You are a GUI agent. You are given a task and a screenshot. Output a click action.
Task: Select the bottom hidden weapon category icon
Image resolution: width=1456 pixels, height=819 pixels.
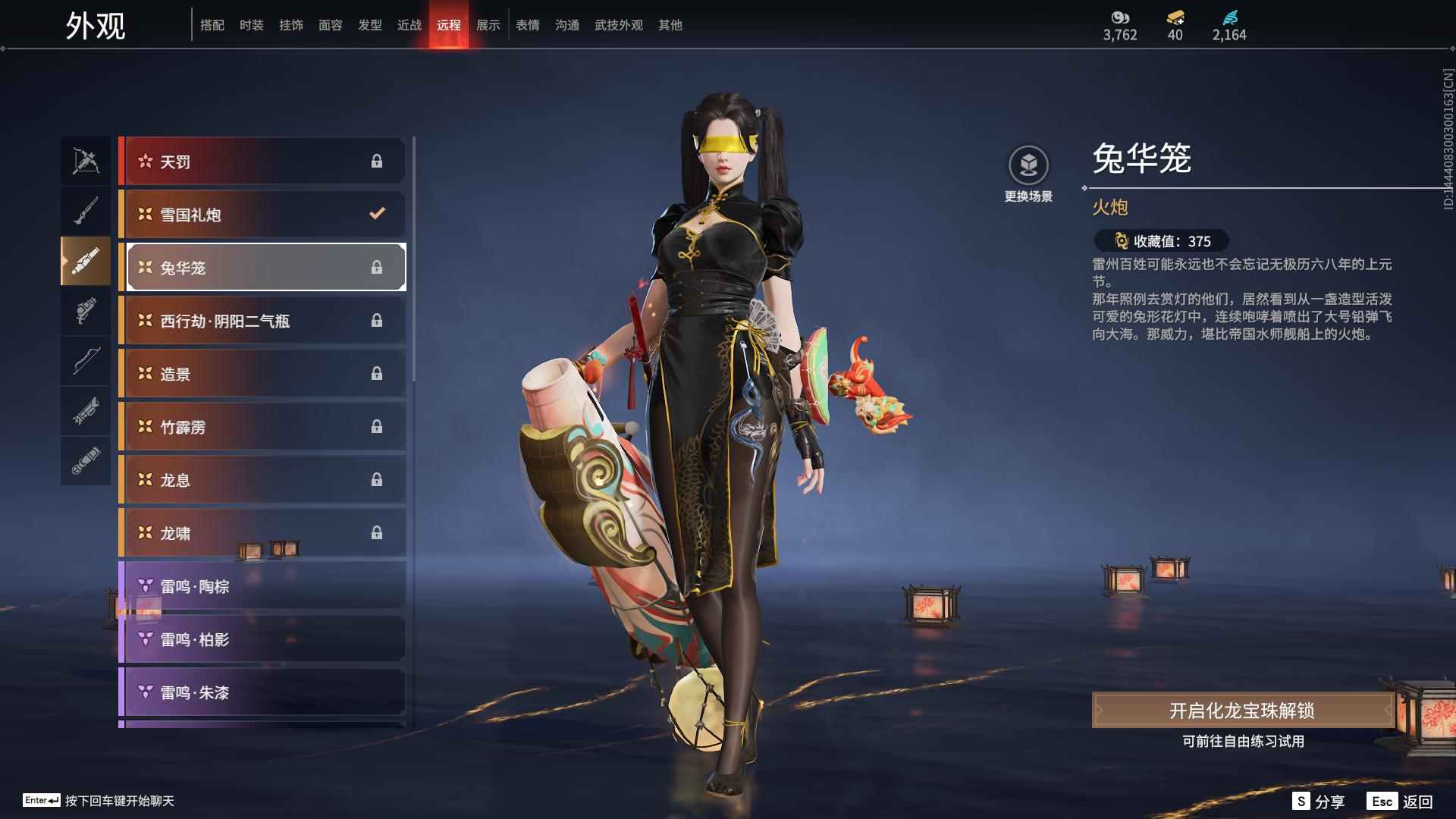pos(86,461)
